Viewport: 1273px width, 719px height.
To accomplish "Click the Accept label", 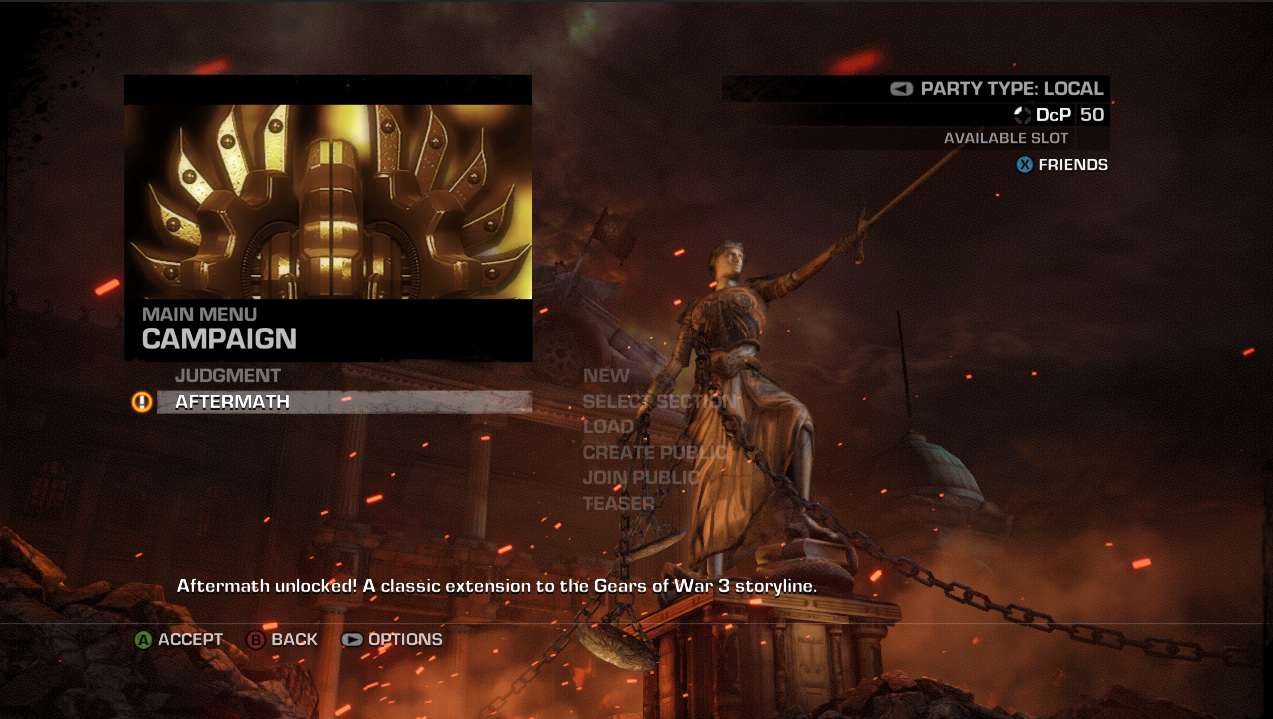I will (189, 640).
